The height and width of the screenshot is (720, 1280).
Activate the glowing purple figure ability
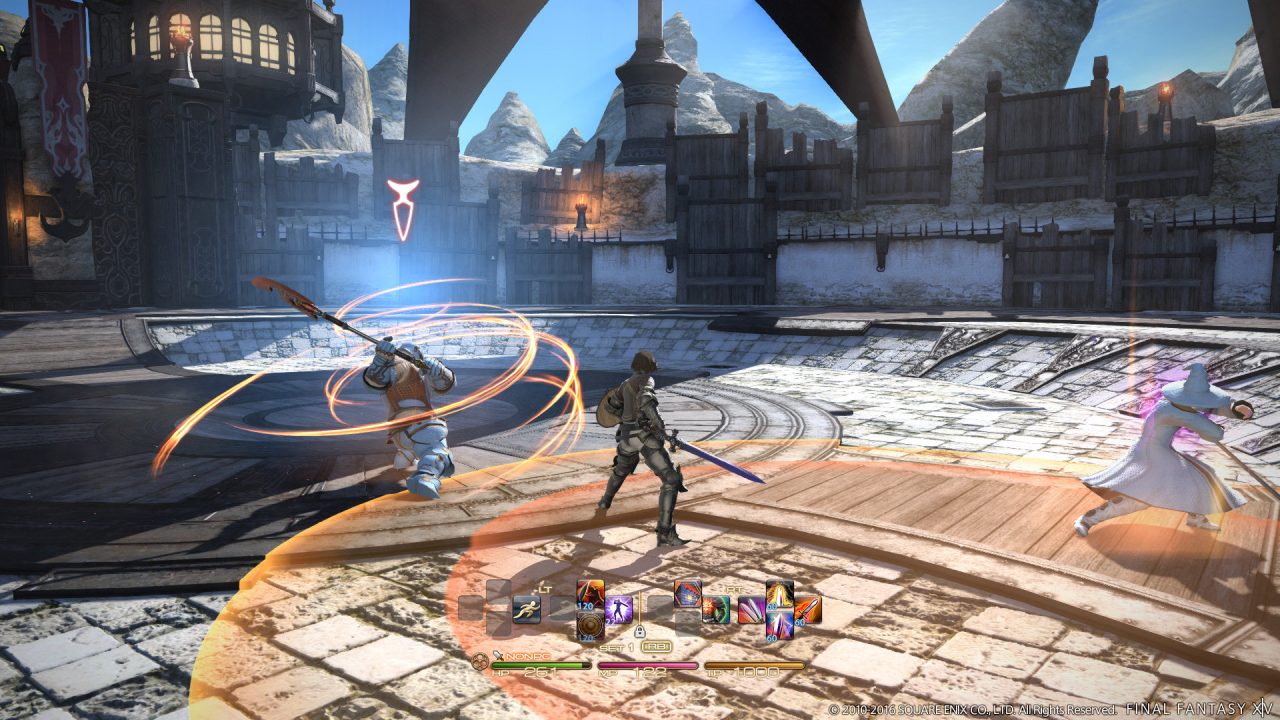tap(619, 609)
